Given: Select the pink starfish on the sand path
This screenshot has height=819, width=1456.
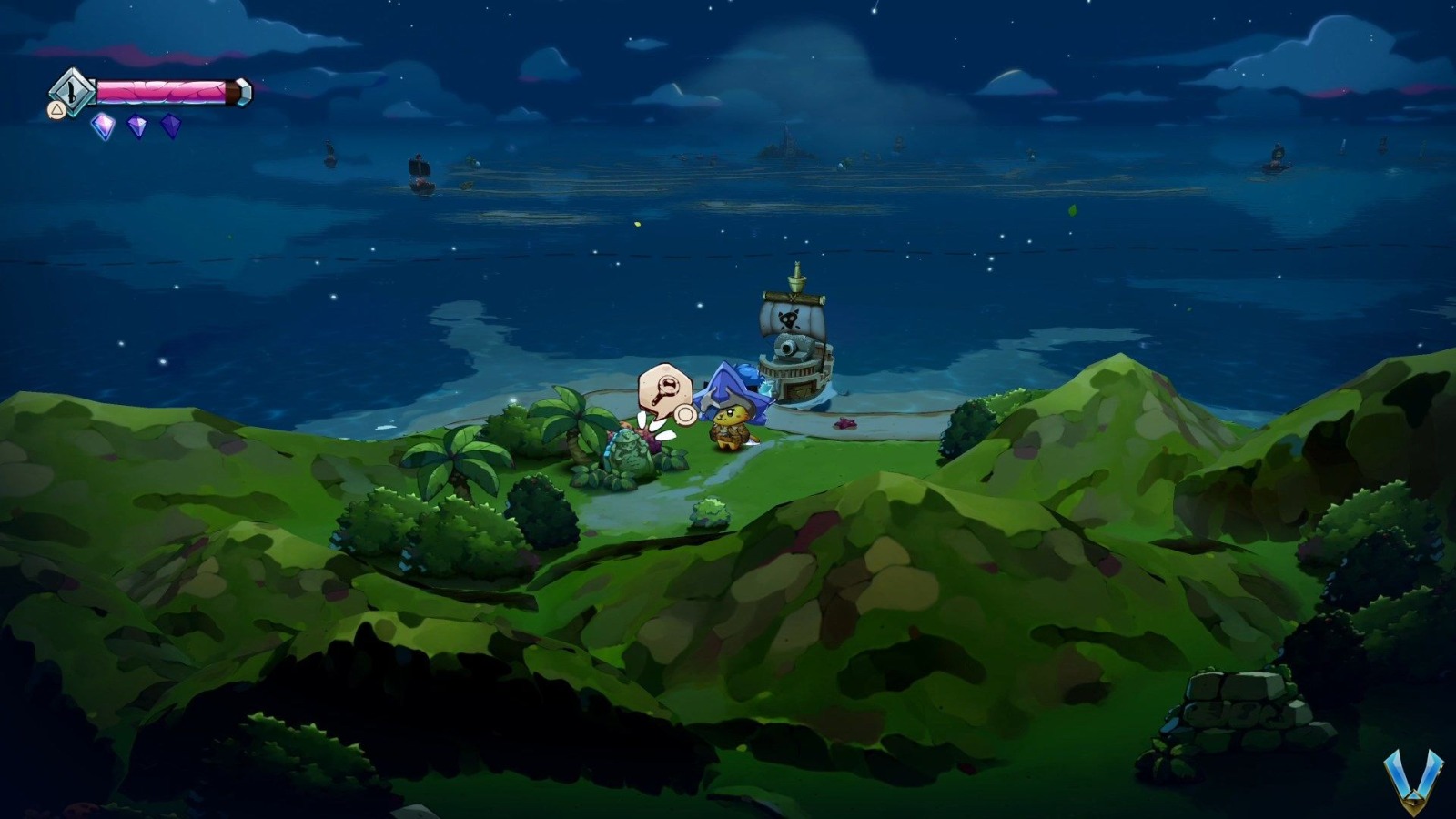Looking at the screenshot, I should [845, 423].
